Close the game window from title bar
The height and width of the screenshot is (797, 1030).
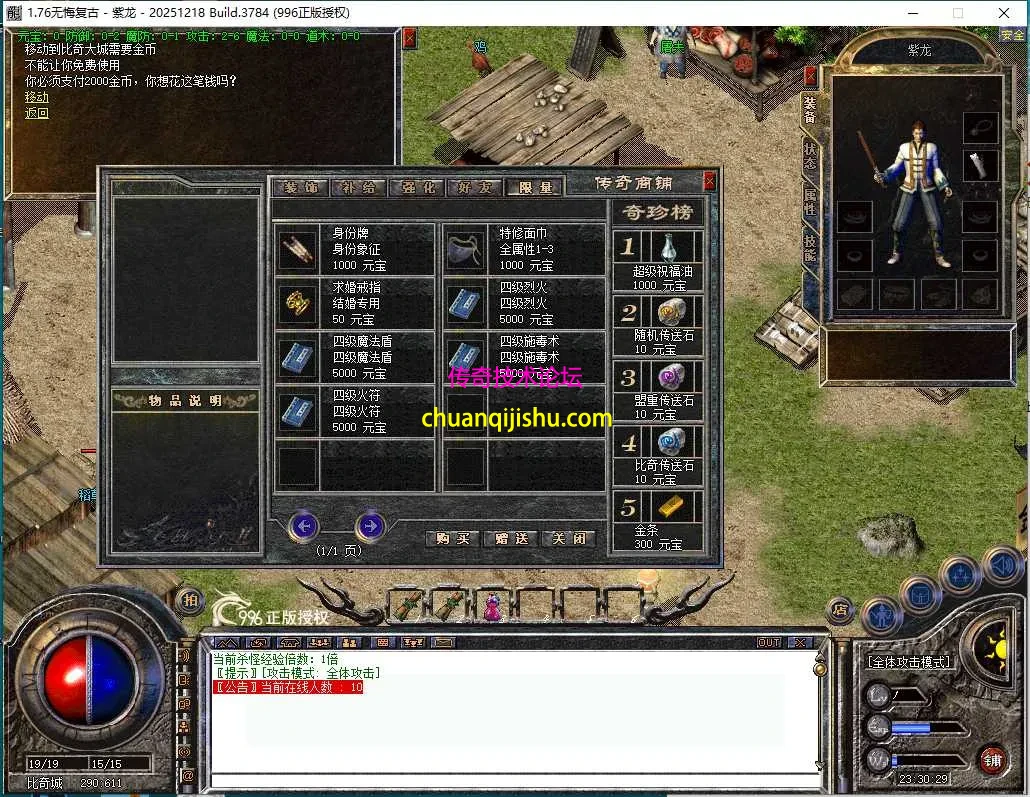click(1003, 12)
